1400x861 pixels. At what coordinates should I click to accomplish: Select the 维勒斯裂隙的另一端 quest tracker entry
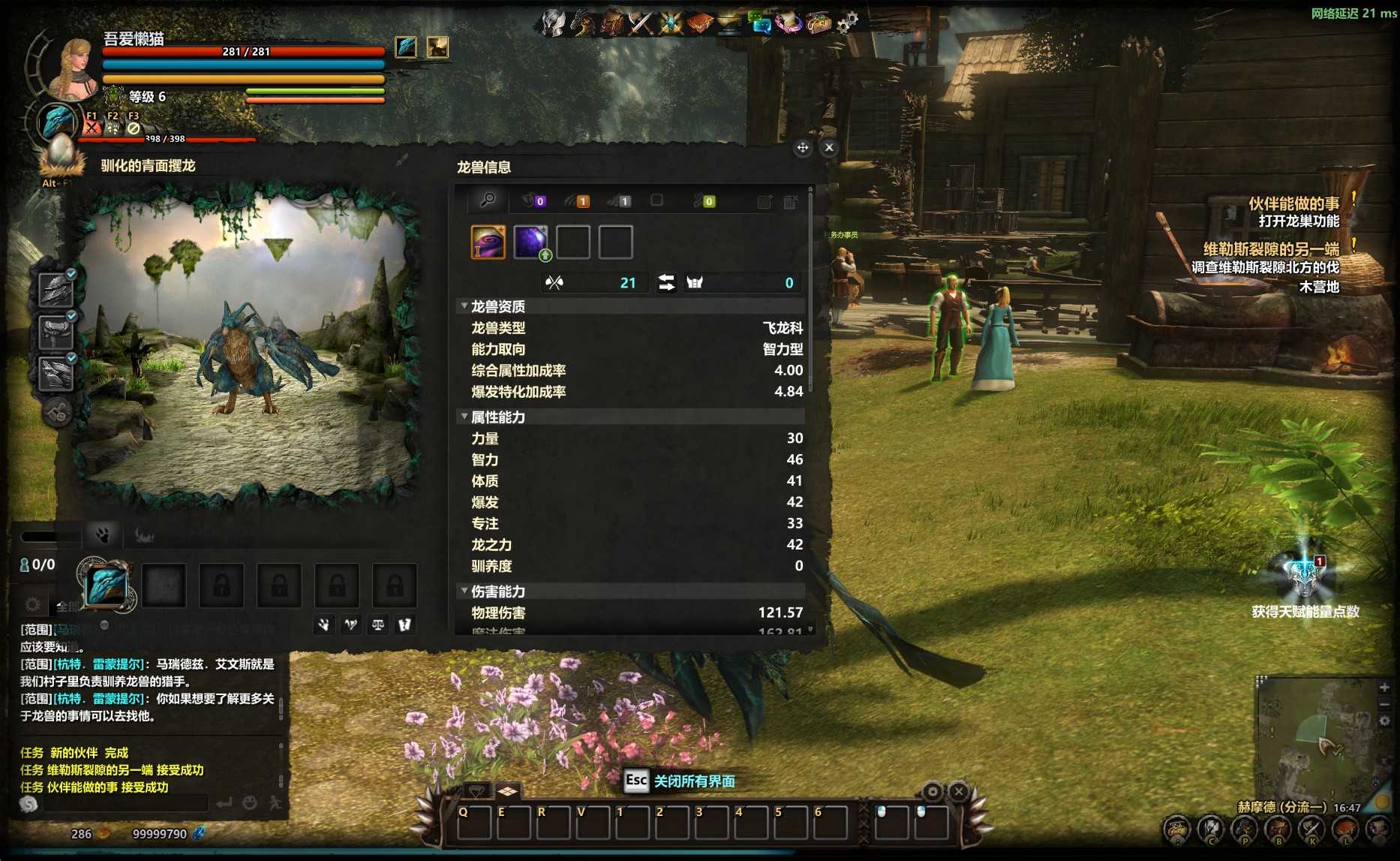1271,249
